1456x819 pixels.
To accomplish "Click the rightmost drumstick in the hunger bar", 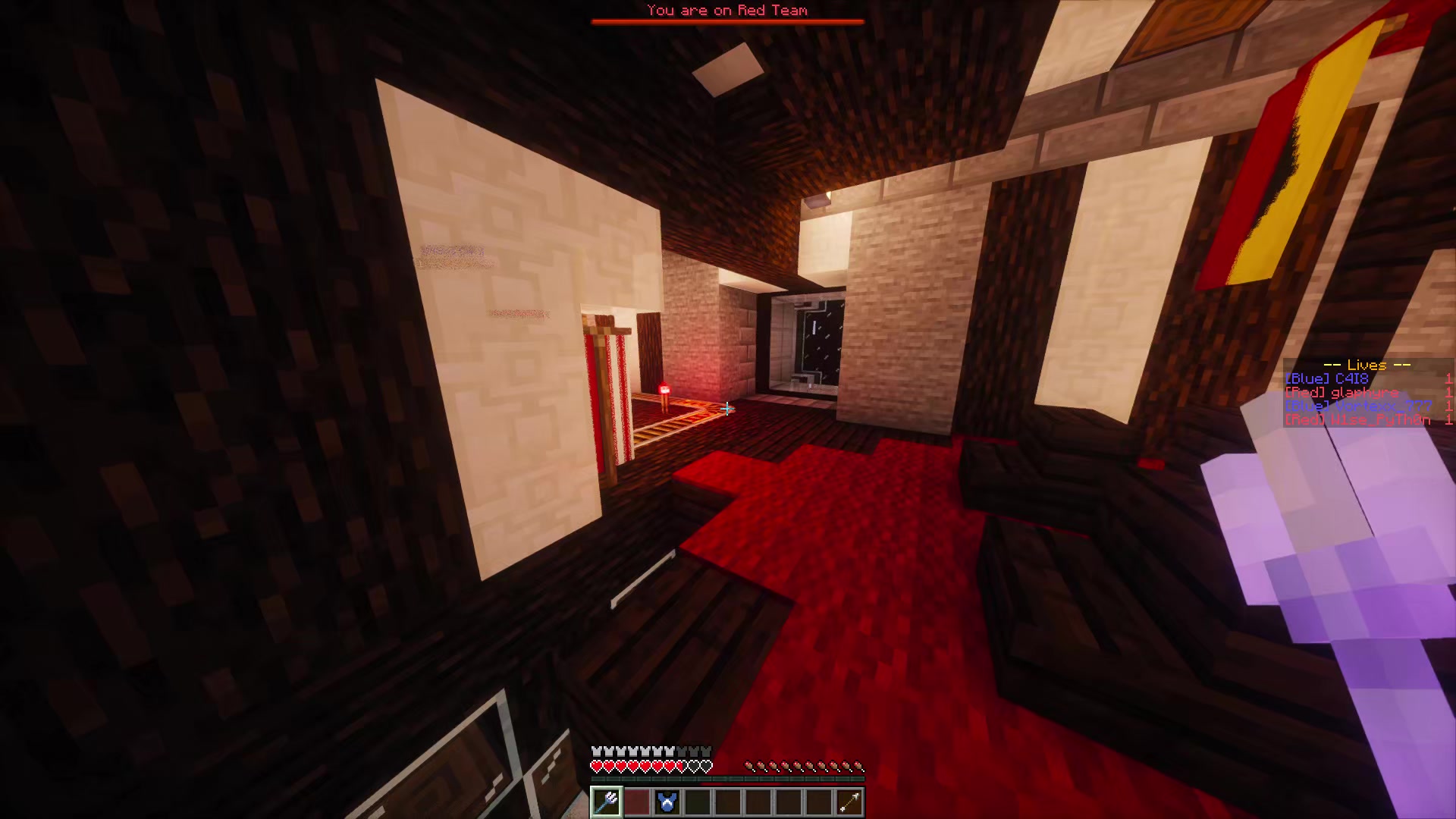I will 859,766.
